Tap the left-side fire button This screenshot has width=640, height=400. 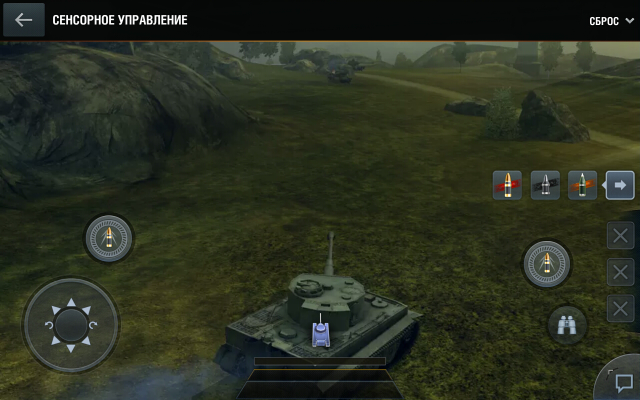pos(108,238)
